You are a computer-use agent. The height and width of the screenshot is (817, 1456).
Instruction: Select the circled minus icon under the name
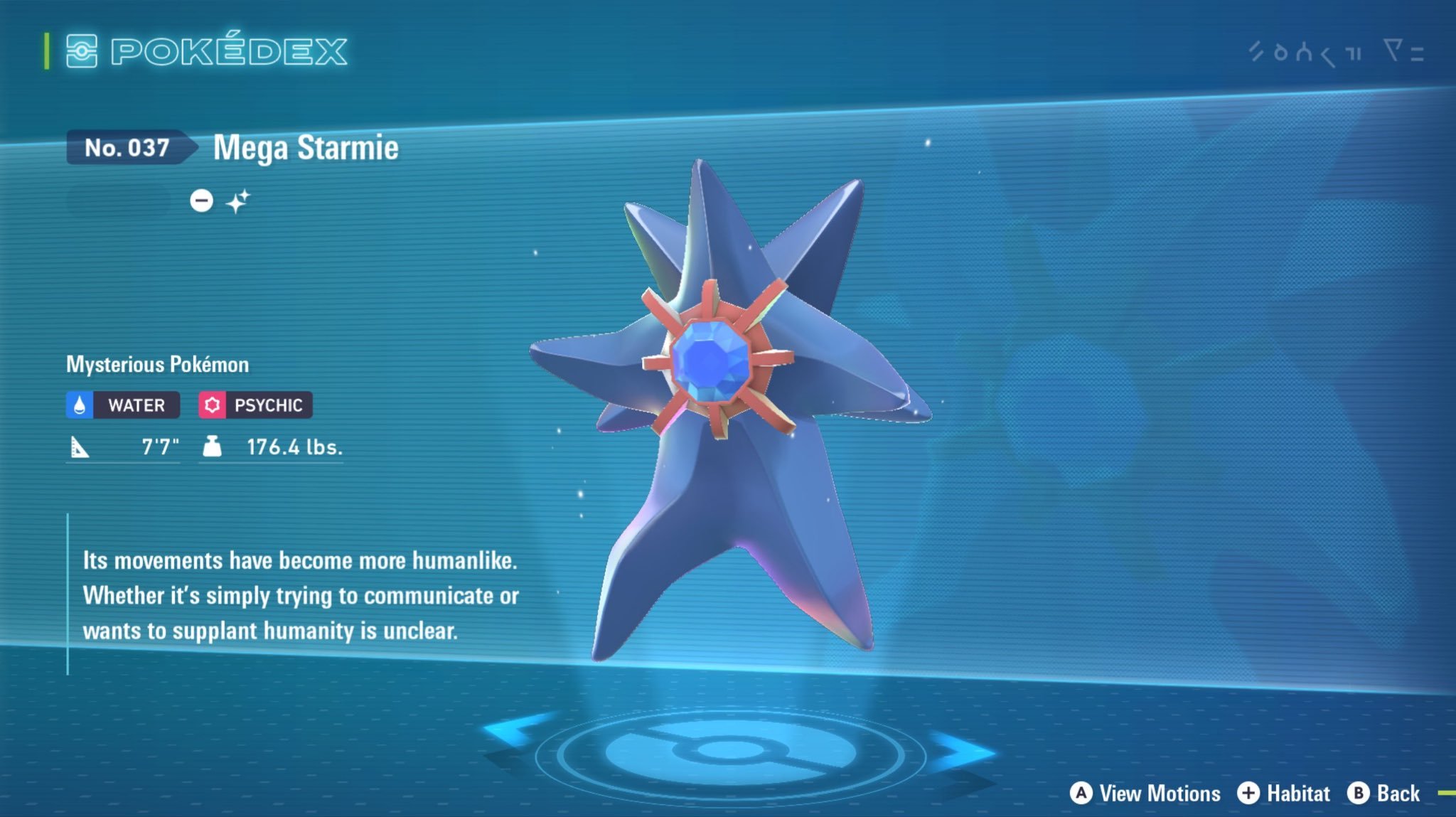point(201,201)
